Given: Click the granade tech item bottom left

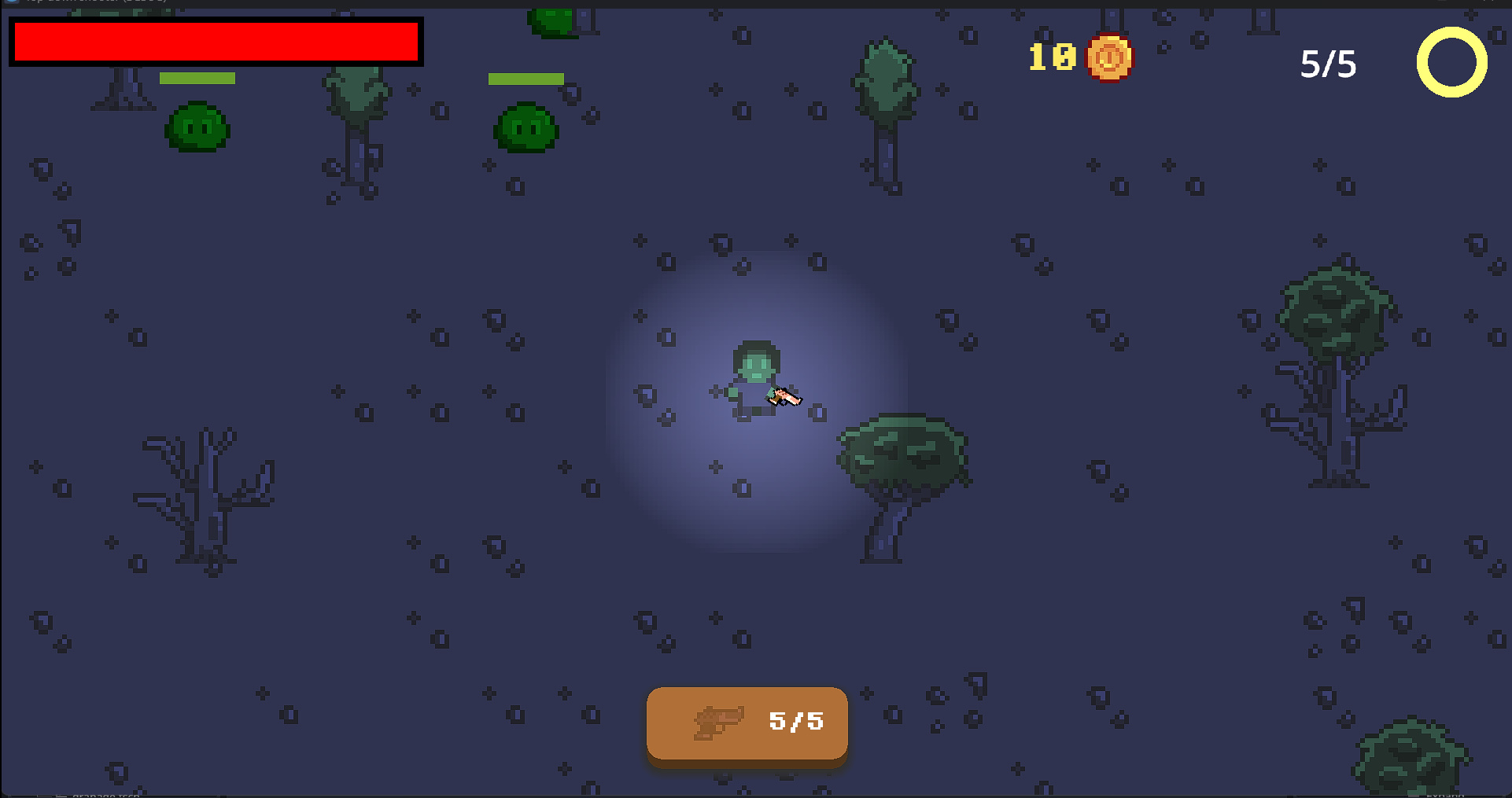Looking at the screenshot, I should tap(106, 795).
